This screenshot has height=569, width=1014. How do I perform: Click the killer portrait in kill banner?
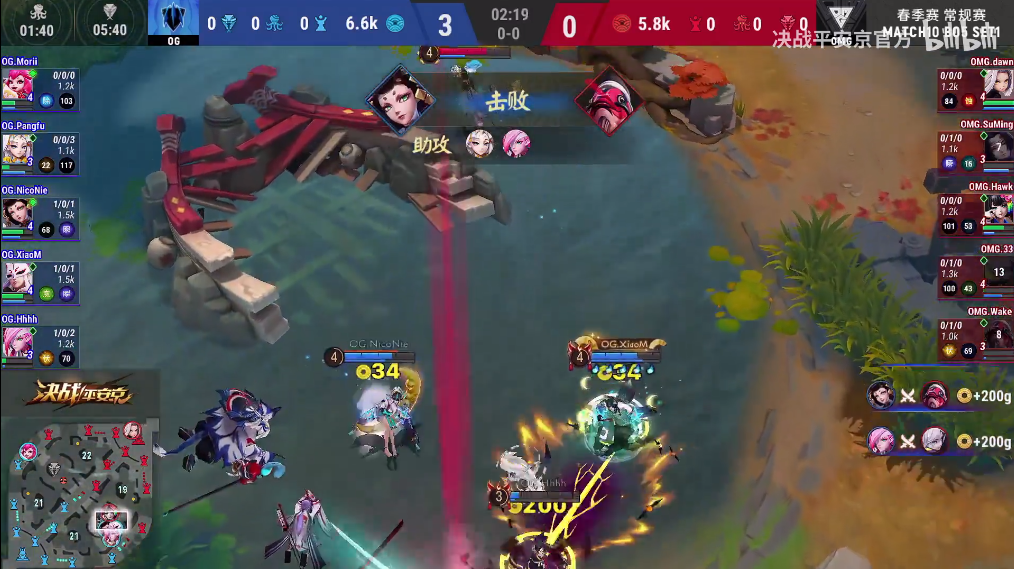(400, 102)
